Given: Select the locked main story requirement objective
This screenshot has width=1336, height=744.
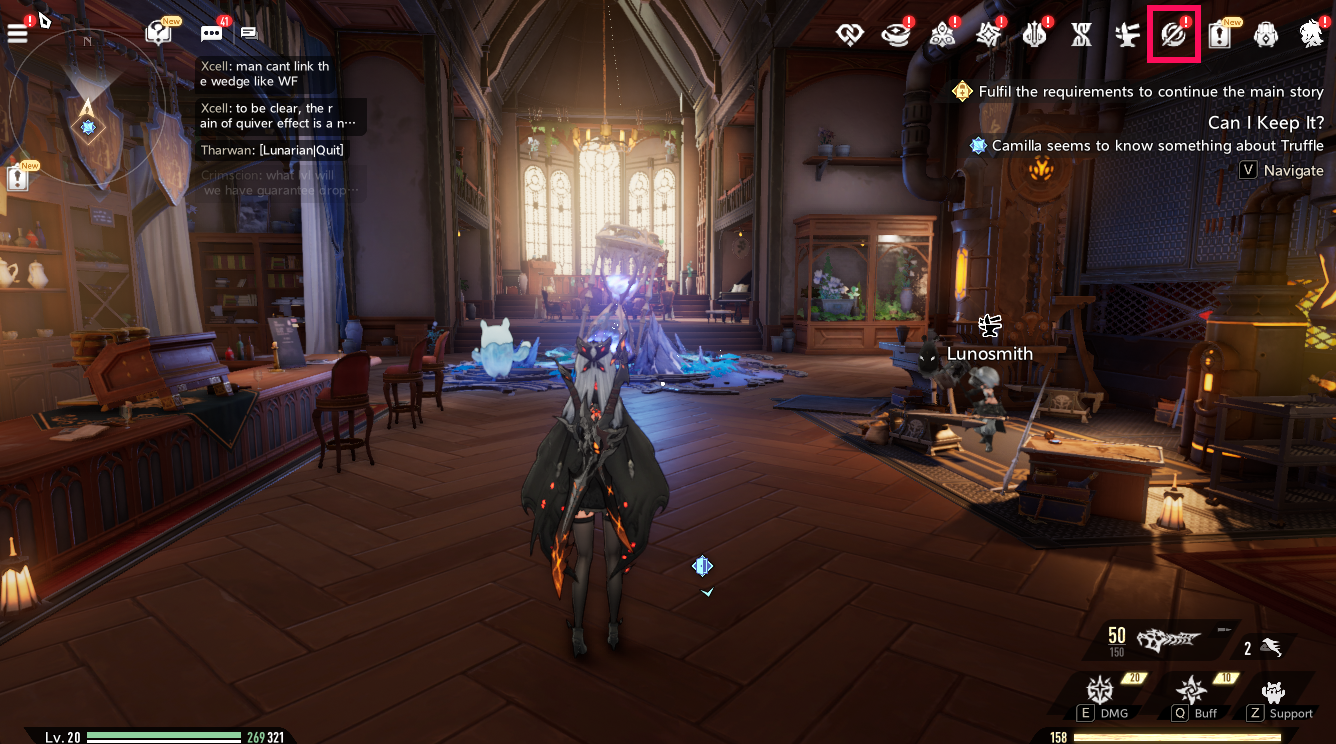Looking at the screenshot, I should pyautogui.click(x=1139, y=92).
